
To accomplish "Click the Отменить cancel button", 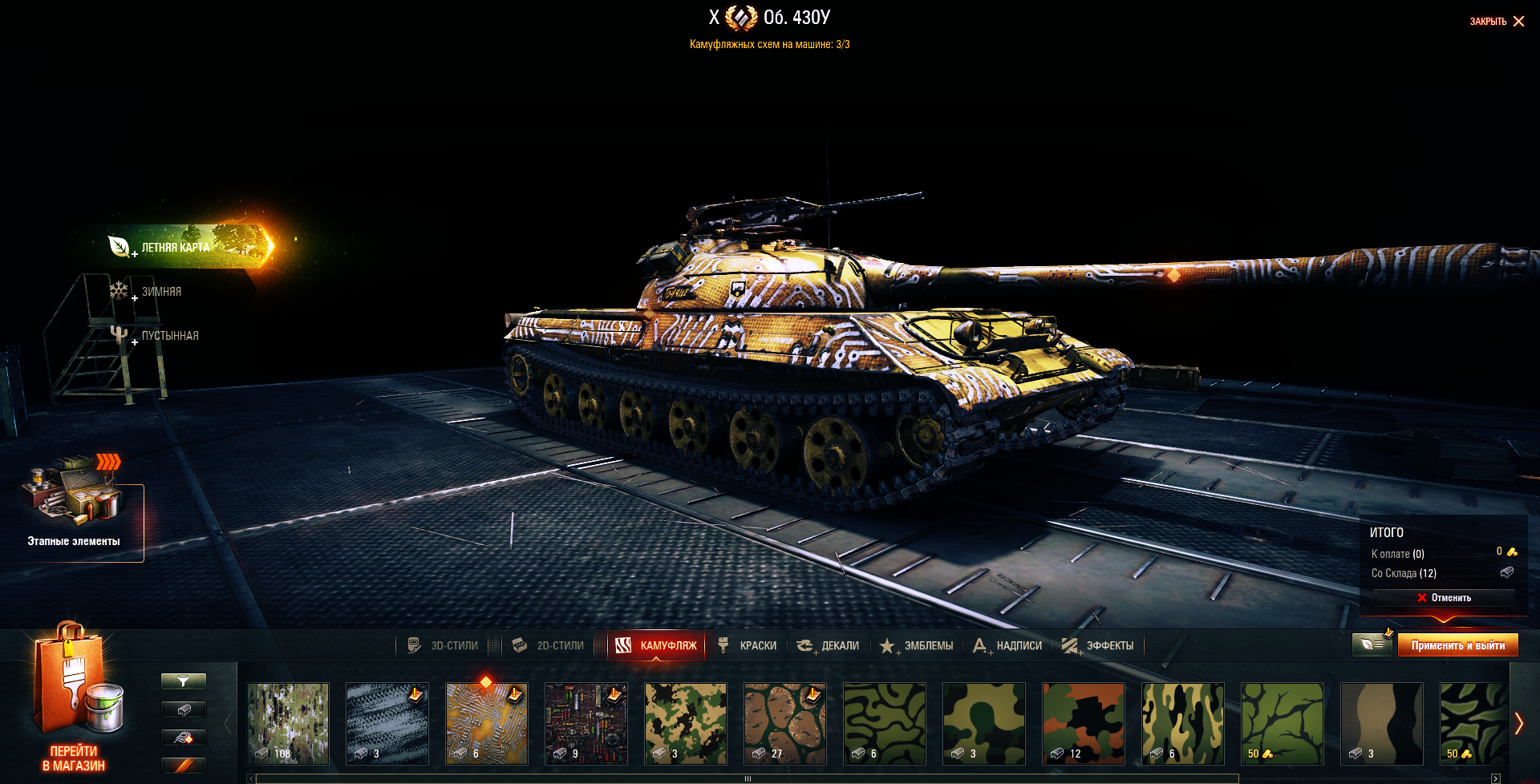I will pos(1443,598).
